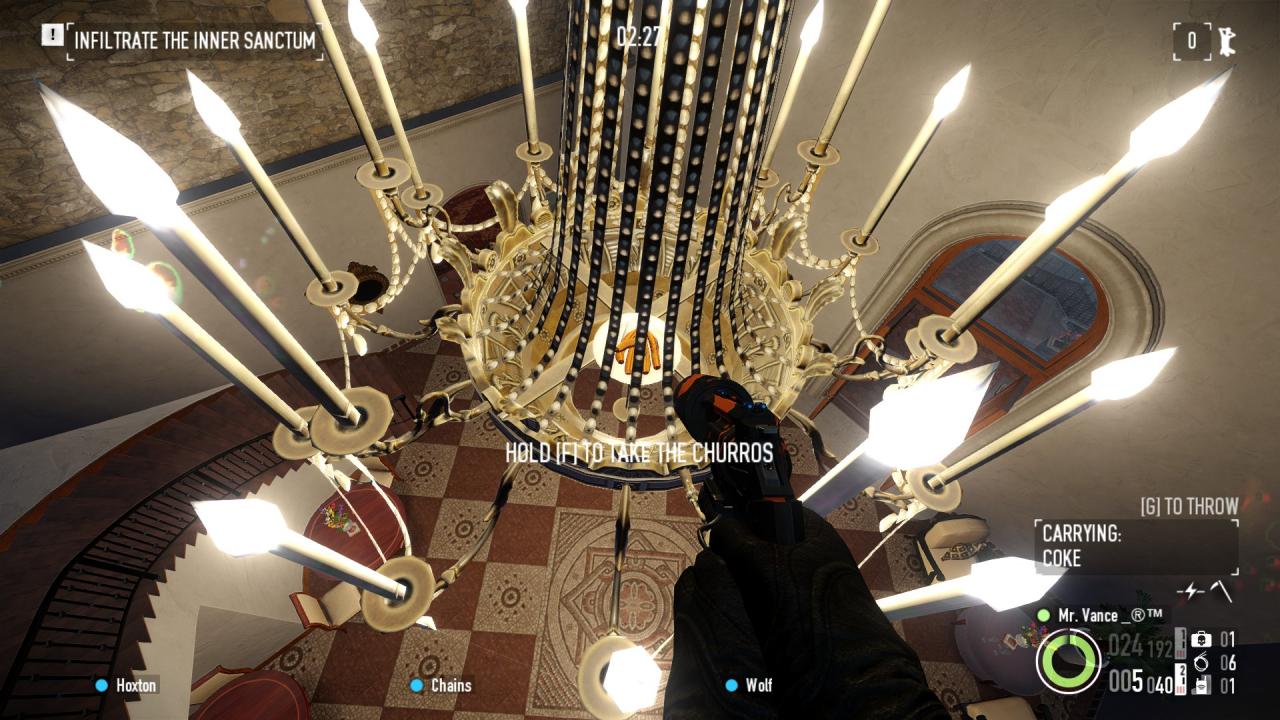Screen dimensions: 1280x720
Task: Click the green circular health ring
Action: tap(1069, 661)
